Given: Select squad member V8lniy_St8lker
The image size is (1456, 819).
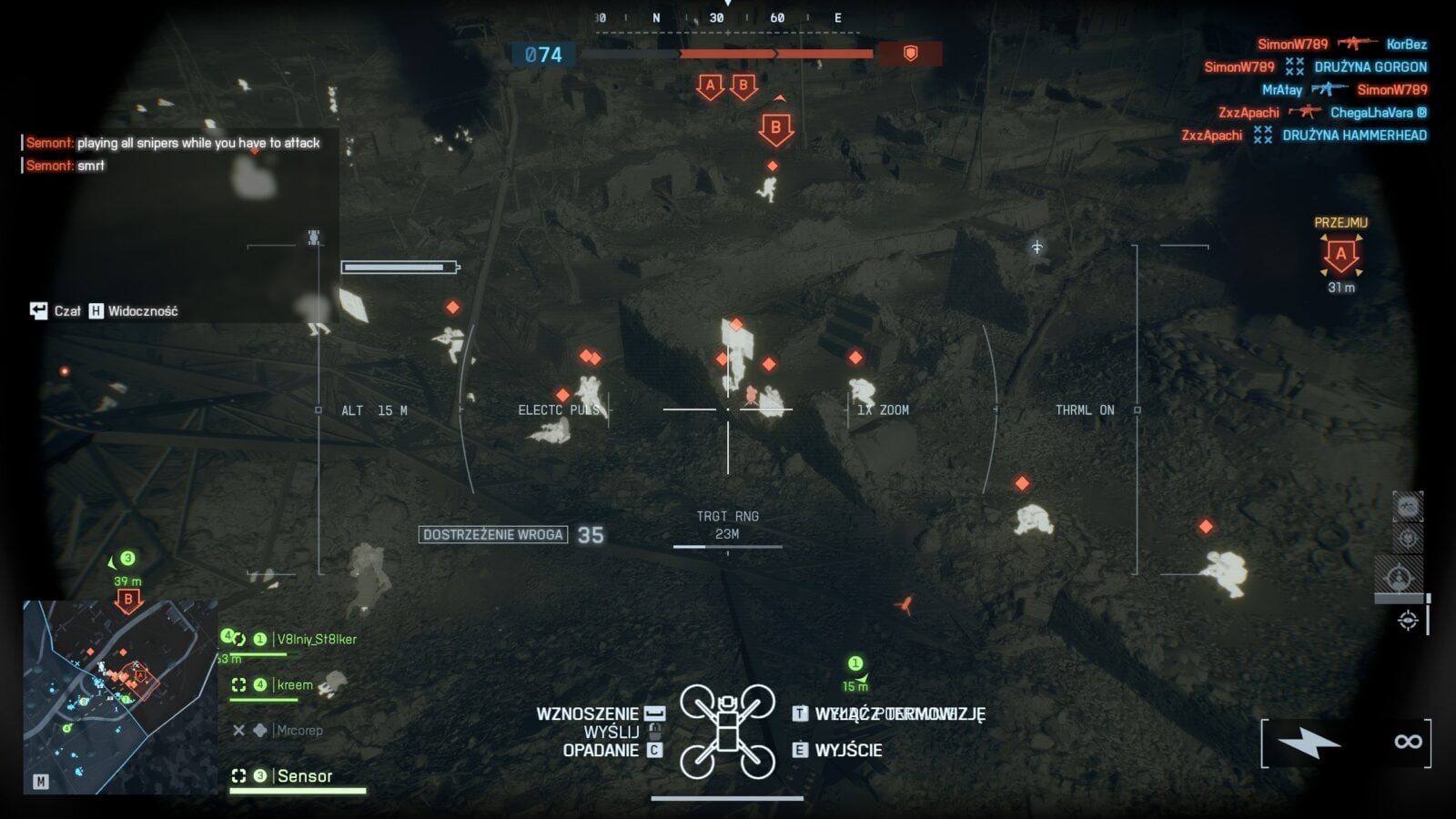Looking at the screenshot, I should [316, 639].
